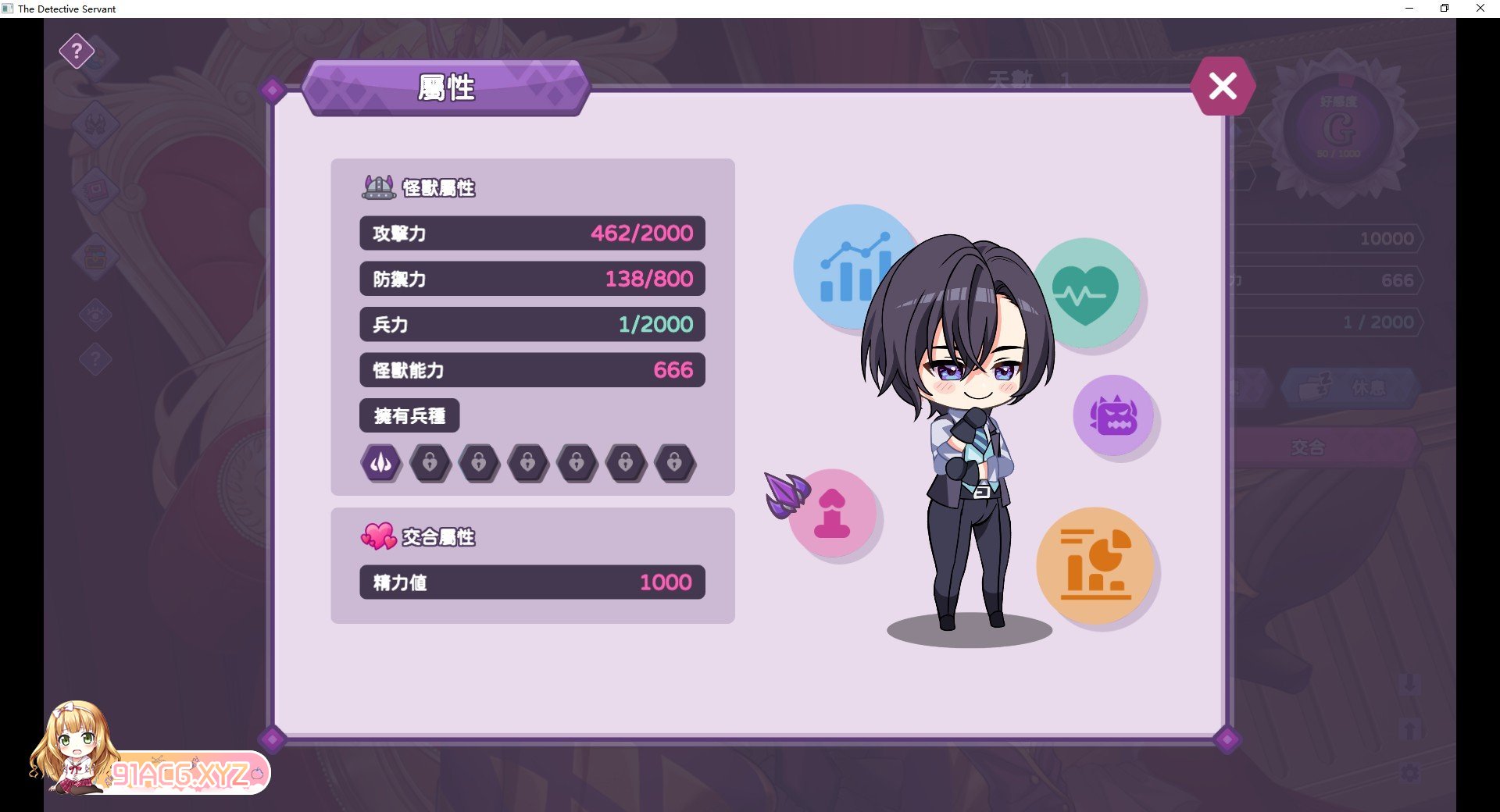Image resolution: width=1500 pixels, height=812 pixels.
Task: Choose the purple monster face bubble
Action: click(1113, 415)
